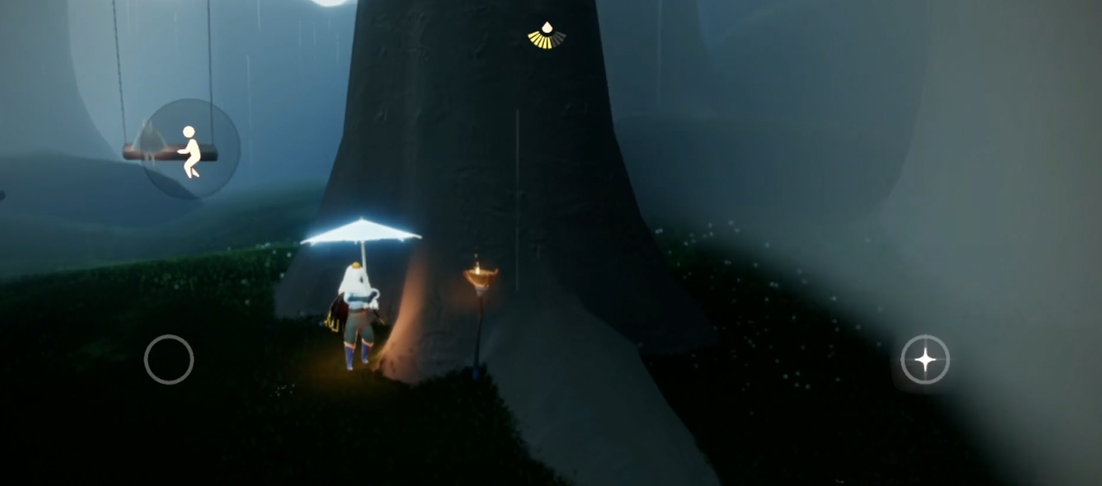Open the cape winged light energy indicator
Screen dimensions: 1102x486
tap(546, 36)
